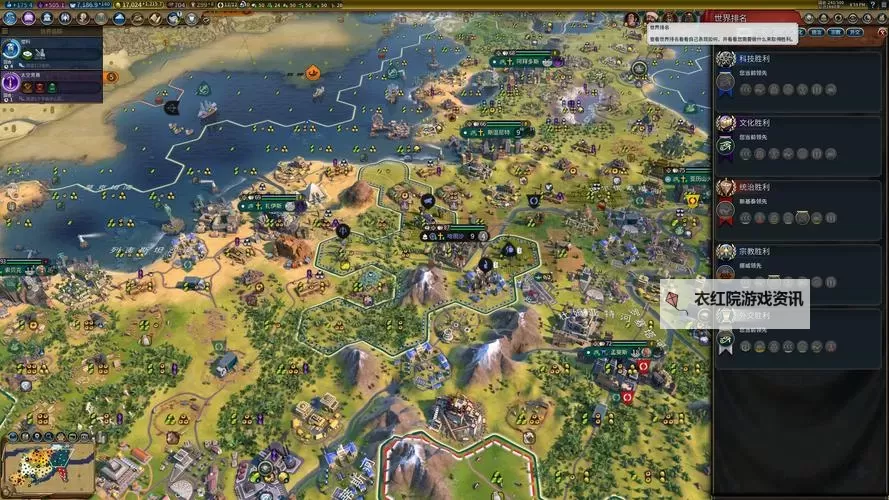Select the white-turbaned leader portrait
889x500 pixels.
coord(650,19)
